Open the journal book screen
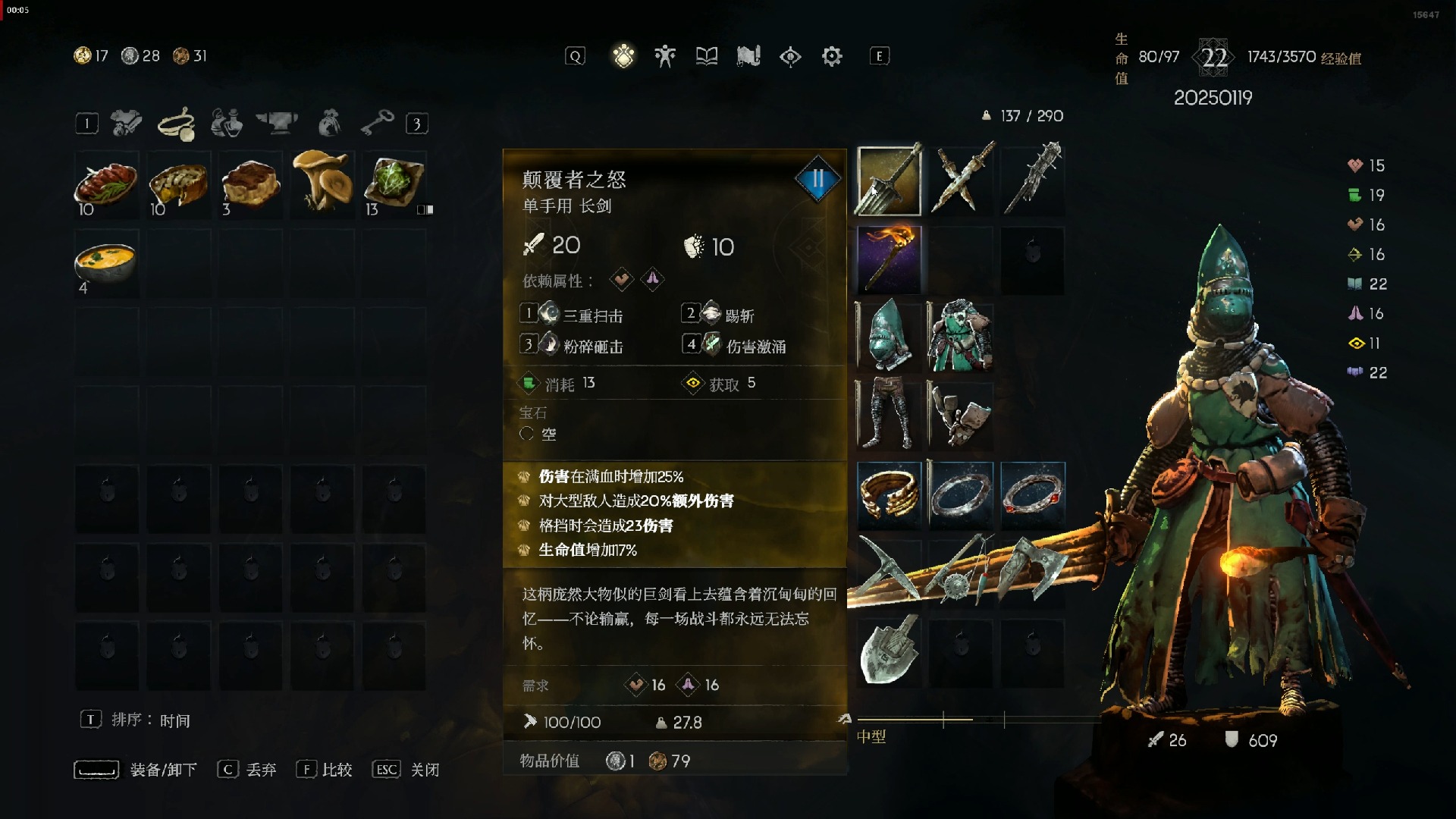This screenshot has height=819, width=1456. 707,56
